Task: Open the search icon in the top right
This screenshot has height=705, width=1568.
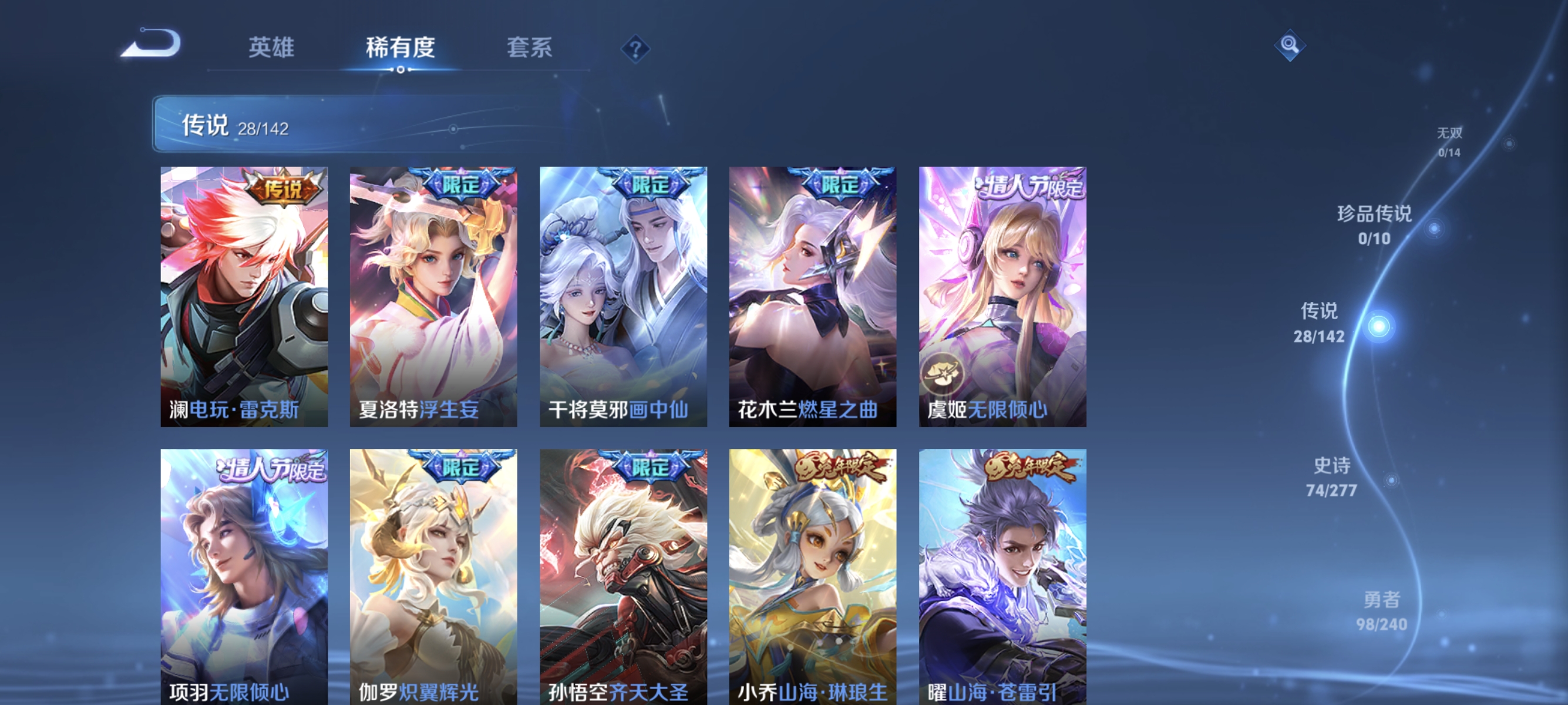Action: (x=1291, y=46)
